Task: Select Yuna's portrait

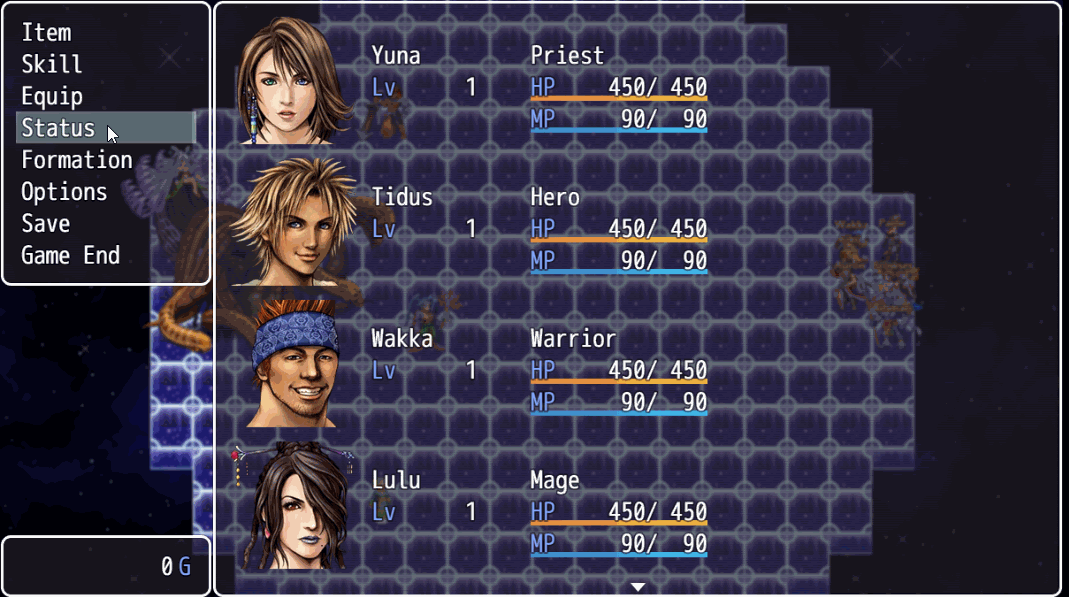Action: (293, 82)
